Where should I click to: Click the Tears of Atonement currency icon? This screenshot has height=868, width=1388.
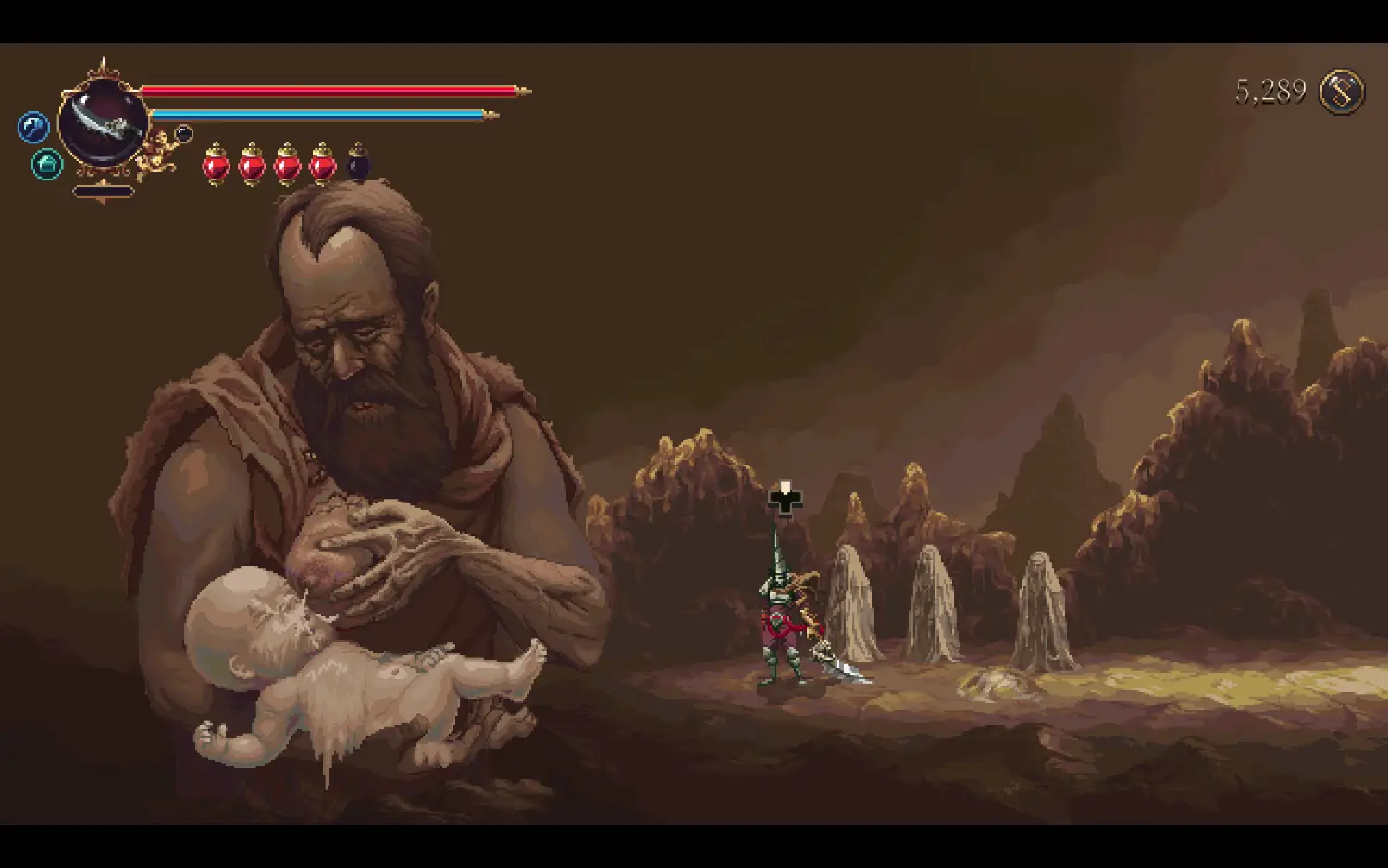click(1341, 92)
